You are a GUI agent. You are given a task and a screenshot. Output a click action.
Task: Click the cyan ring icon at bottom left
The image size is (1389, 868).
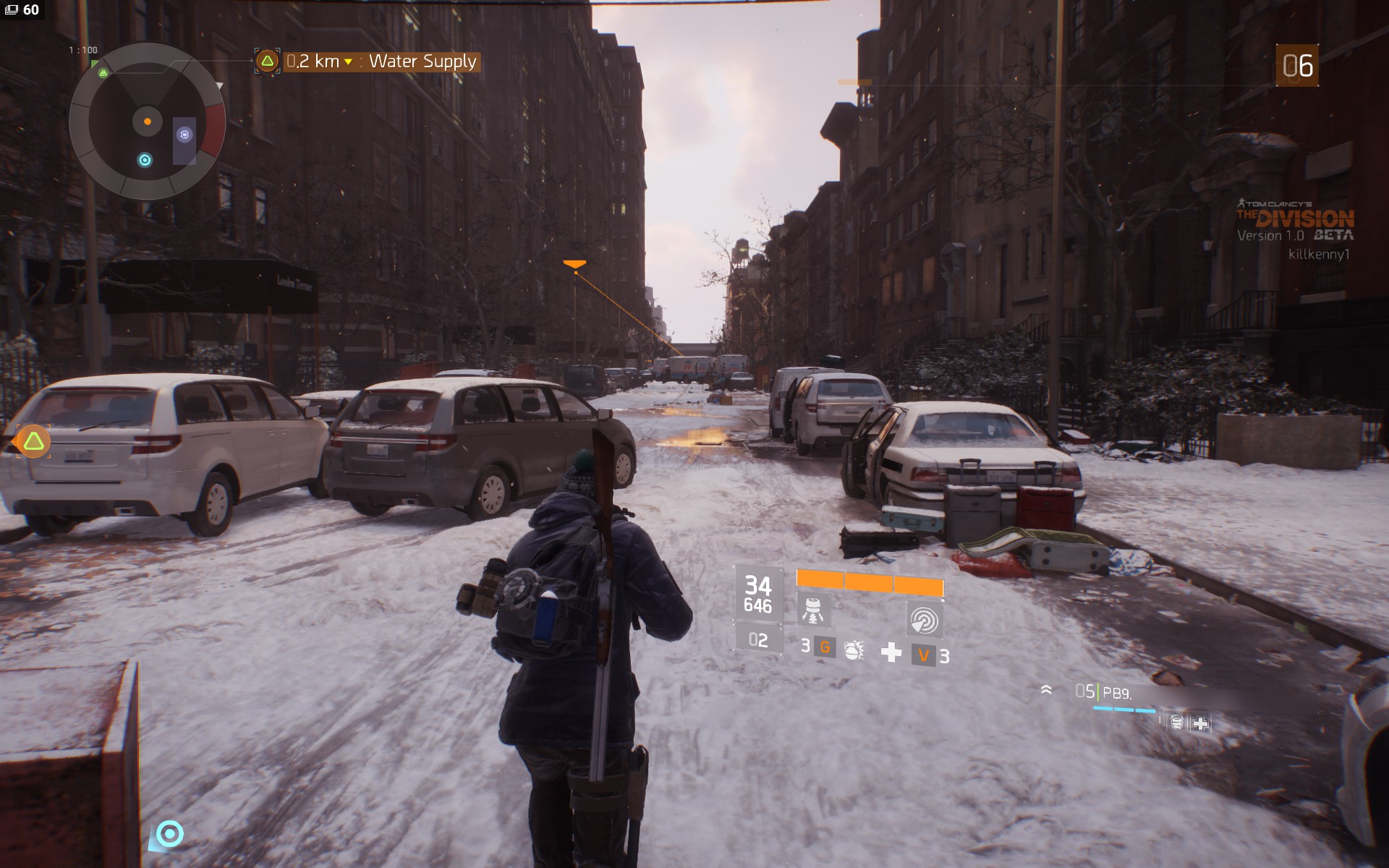coord(170,835)
